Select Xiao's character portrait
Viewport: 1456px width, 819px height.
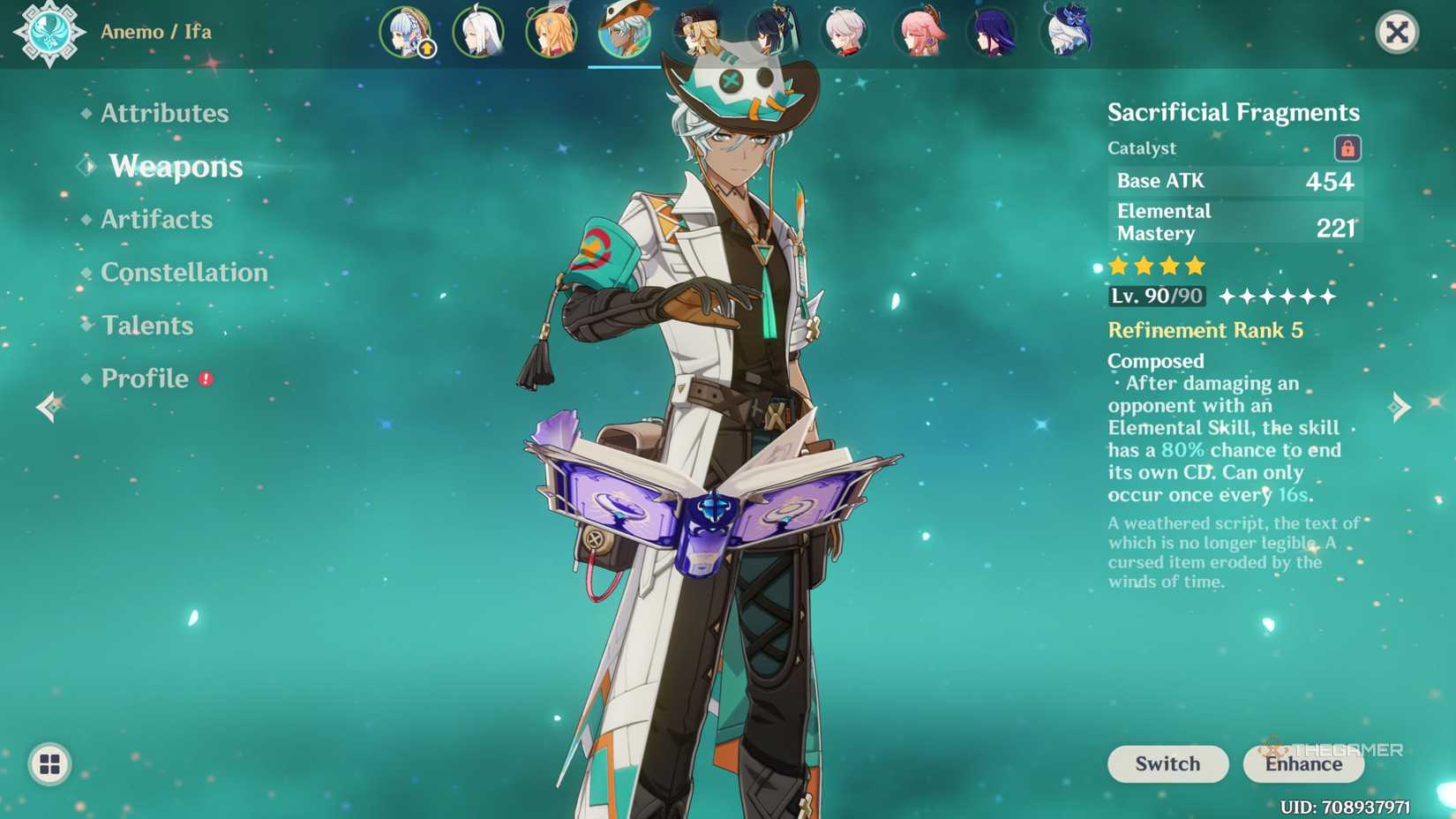point(772,34)
